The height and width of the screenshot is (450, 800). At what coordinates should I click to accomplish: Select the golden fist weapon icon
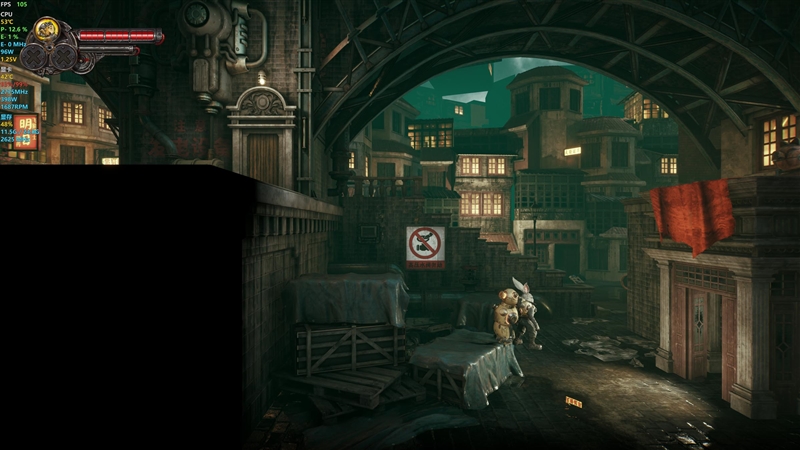46,29
